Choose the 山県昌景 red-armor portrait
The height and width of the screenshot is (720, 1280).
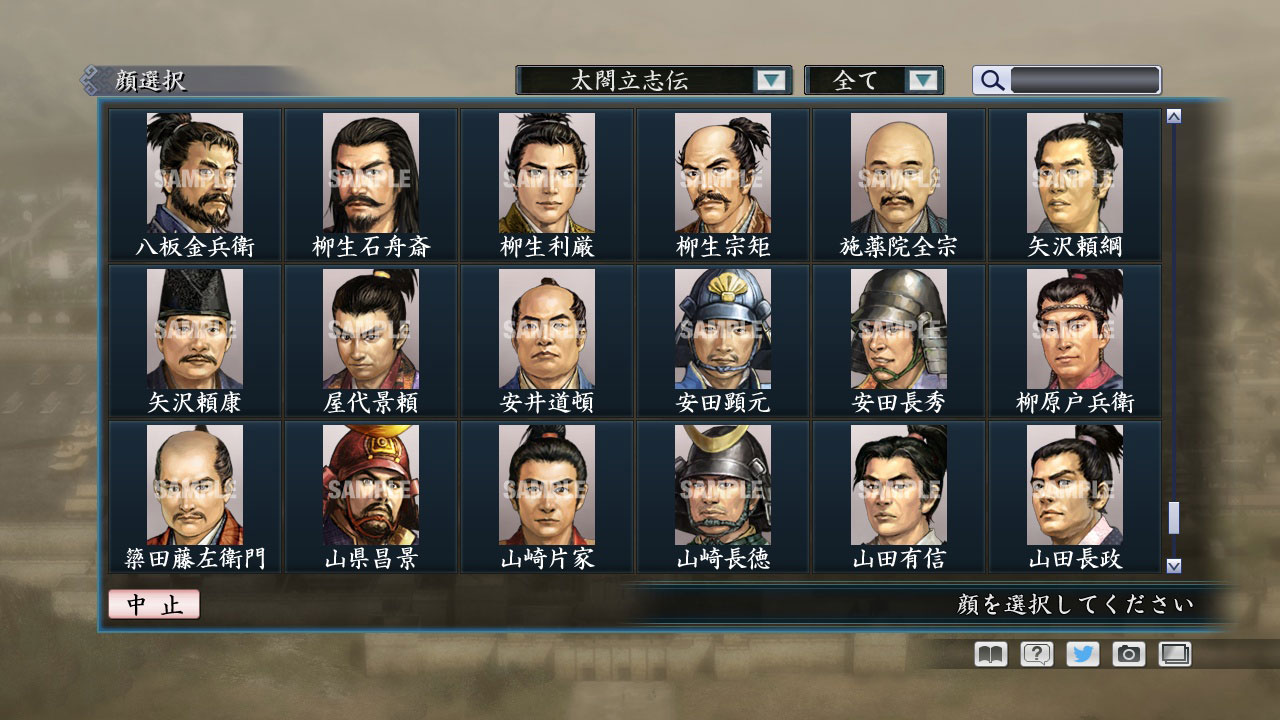[x=370, y=492]
